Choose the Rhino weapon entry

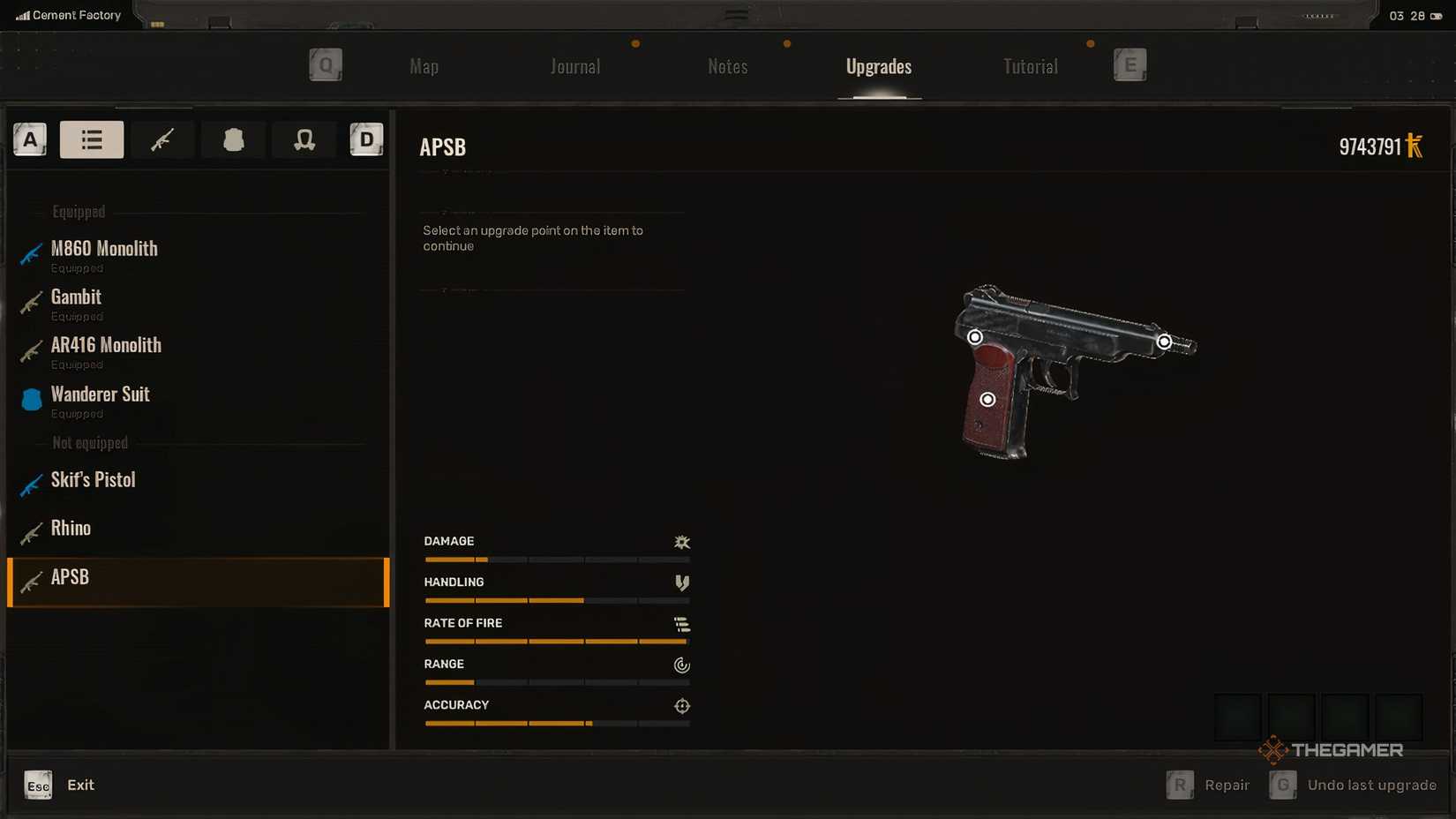pos(71,529)
